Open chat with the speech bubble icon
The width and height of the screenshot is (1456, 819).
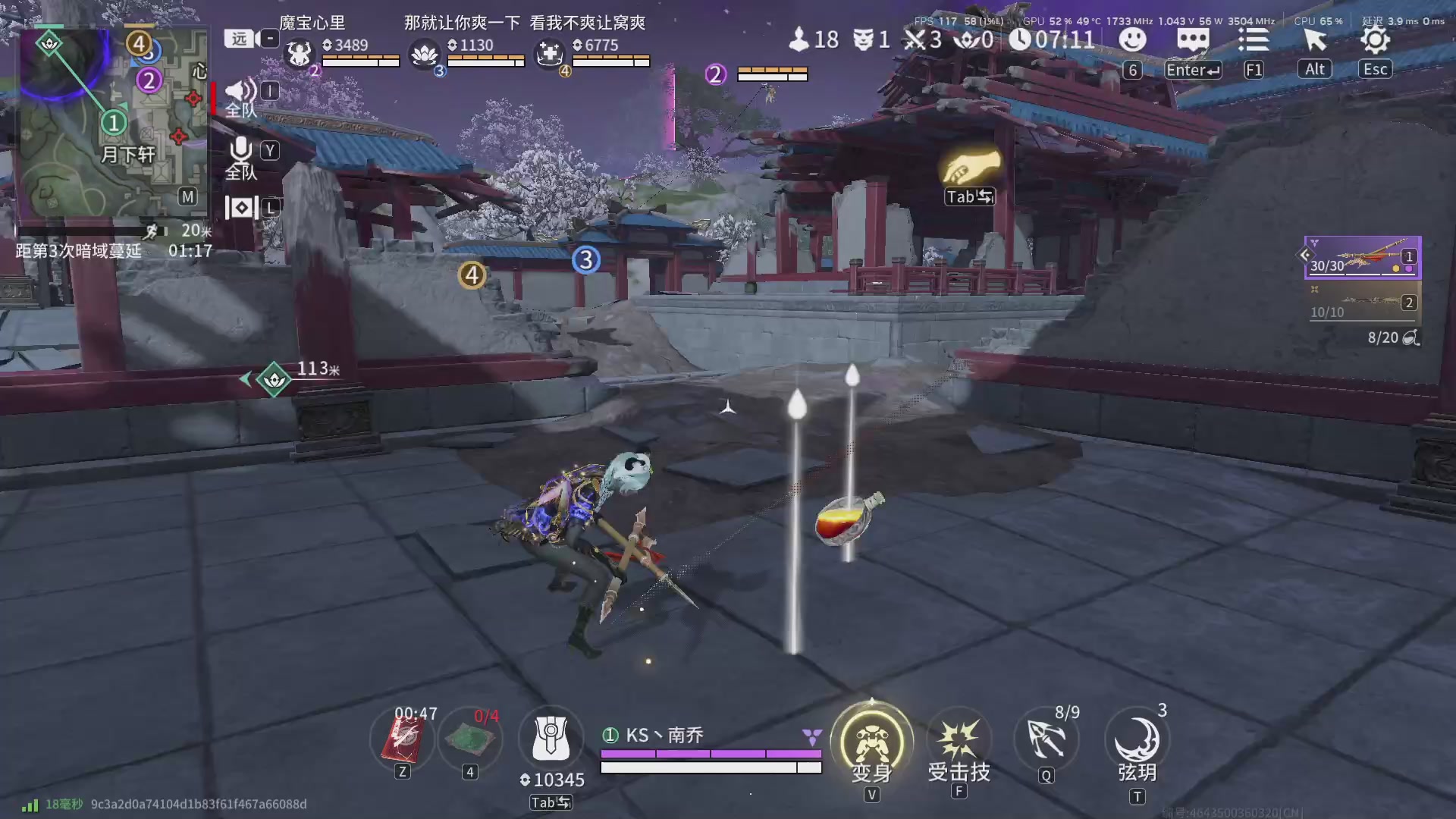1193,40
